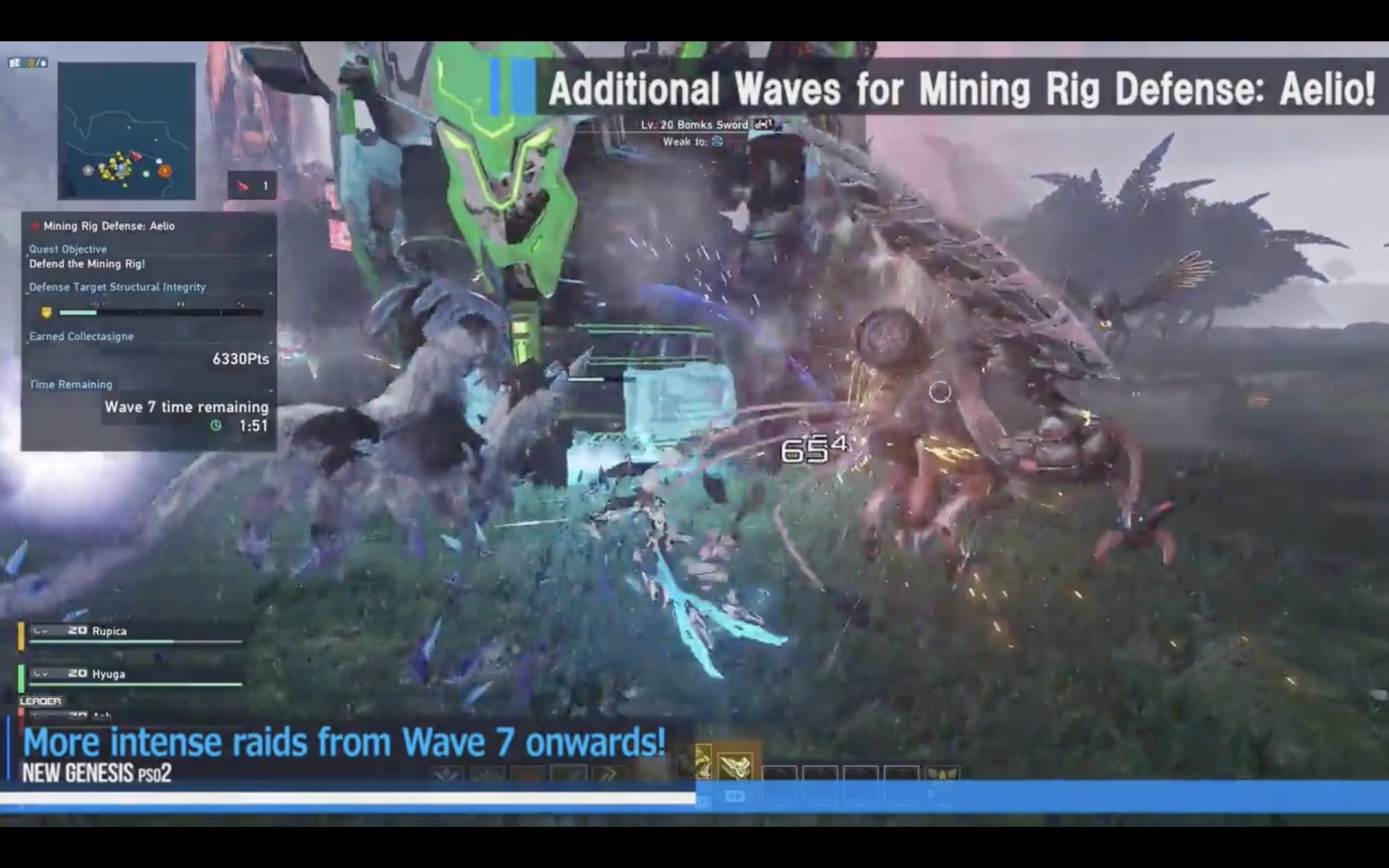
Task: Expand the Earned Collectasigne section
Action: 81,336
